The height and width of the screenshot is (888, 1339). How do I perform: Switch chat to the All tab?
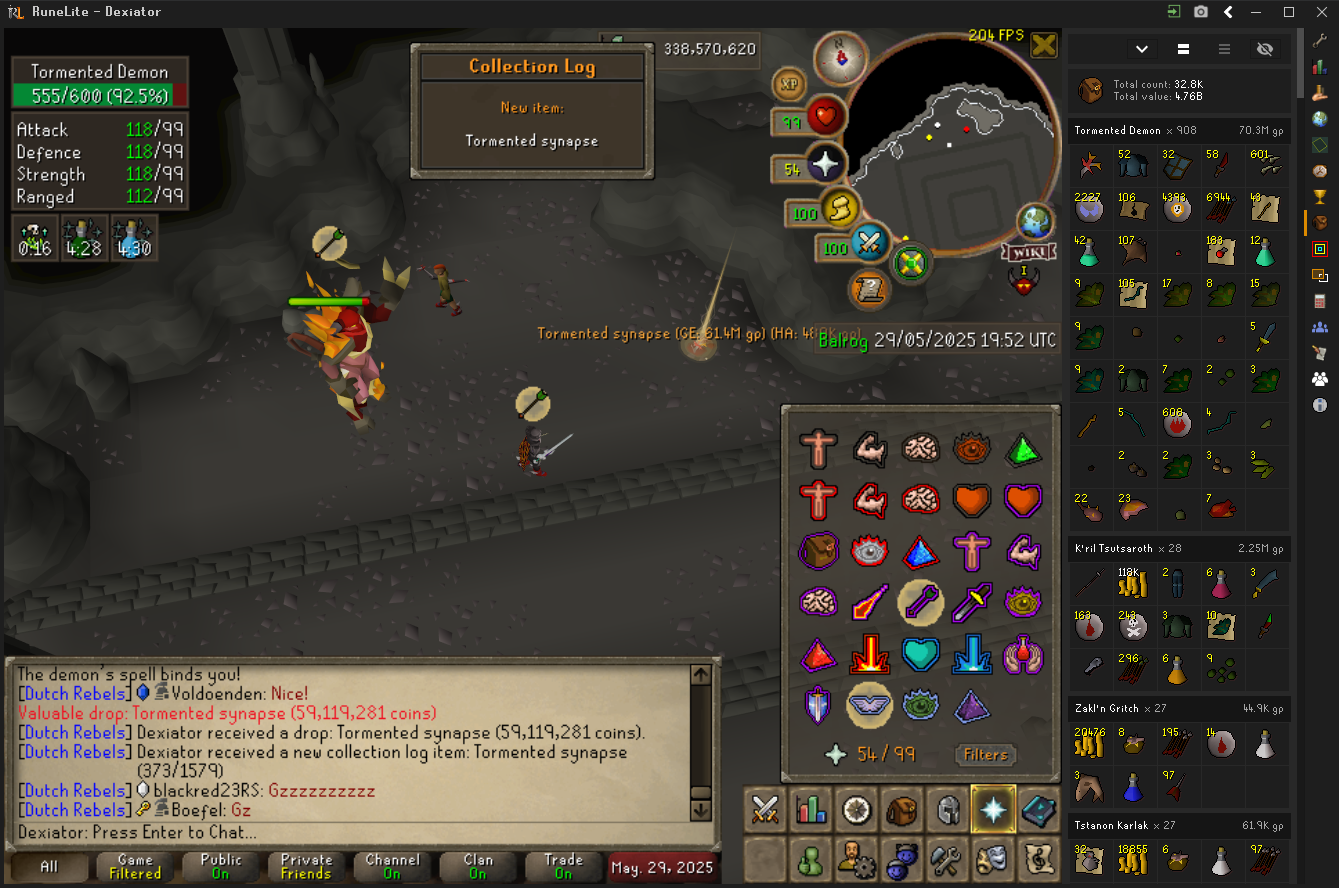(x=49, y=867)
